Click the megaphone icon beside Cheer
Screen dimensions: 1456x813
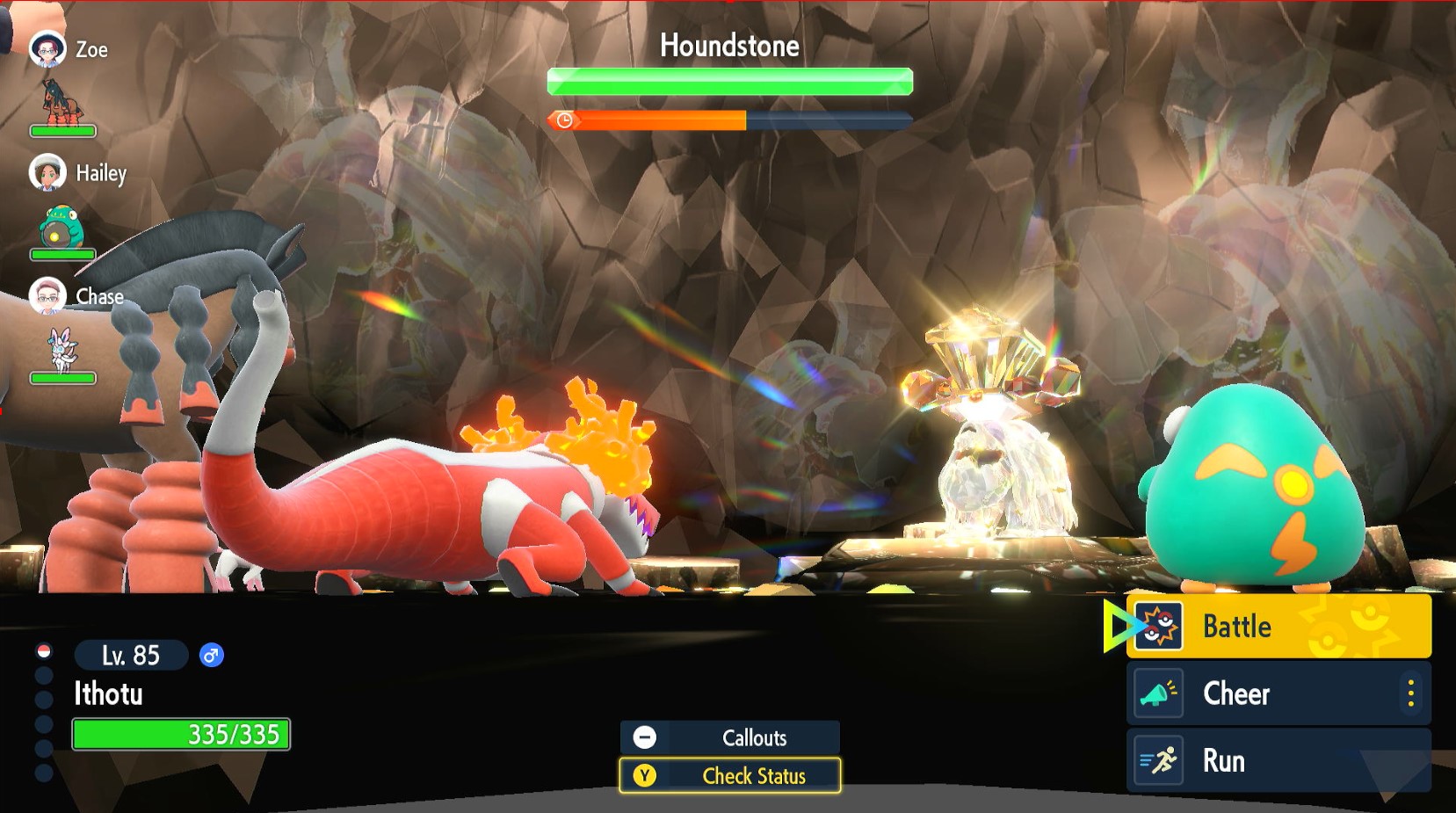coord(1160,693)
